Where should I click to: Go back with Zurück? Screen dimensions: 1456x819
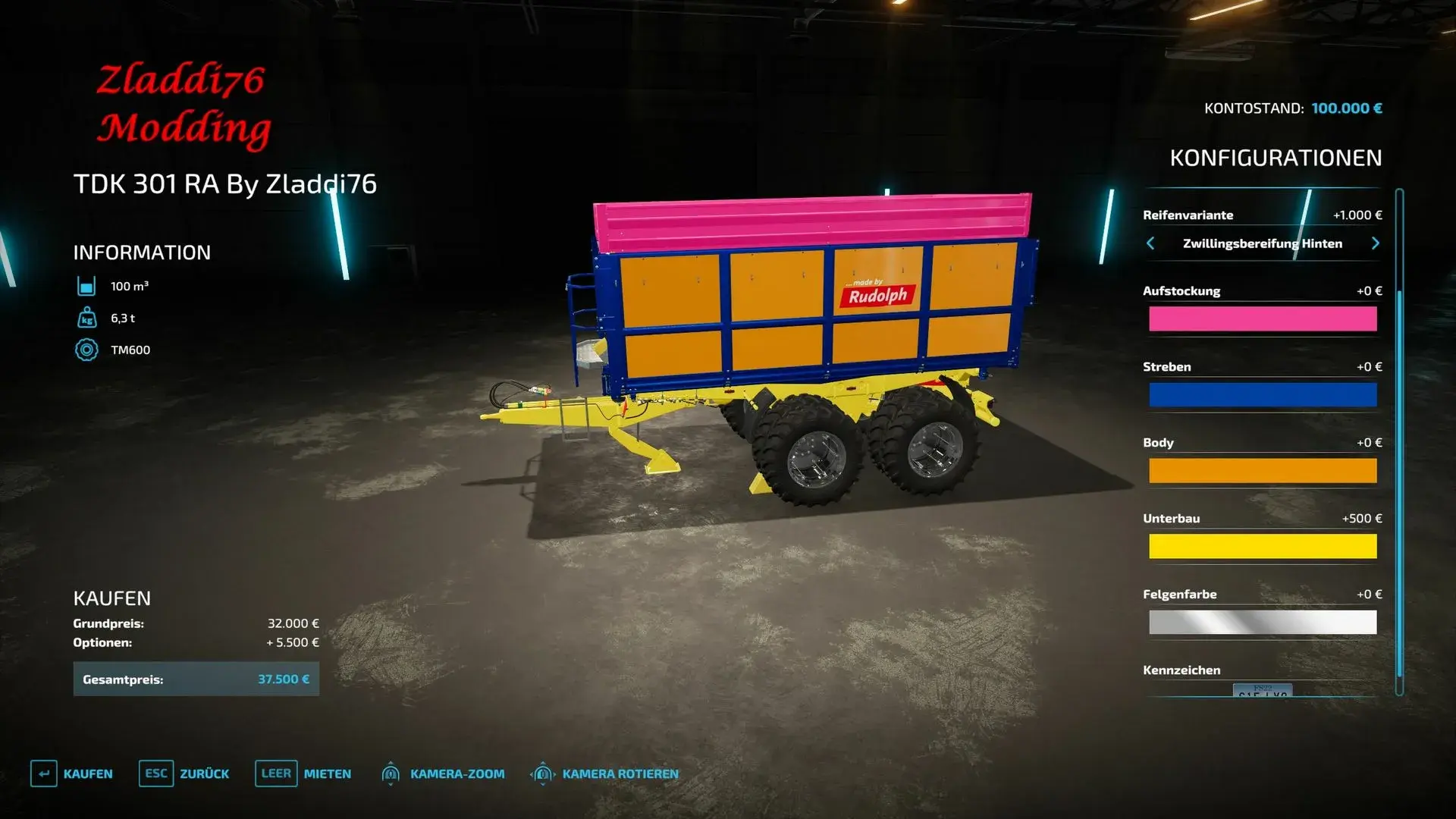click(x=184, y=773)
